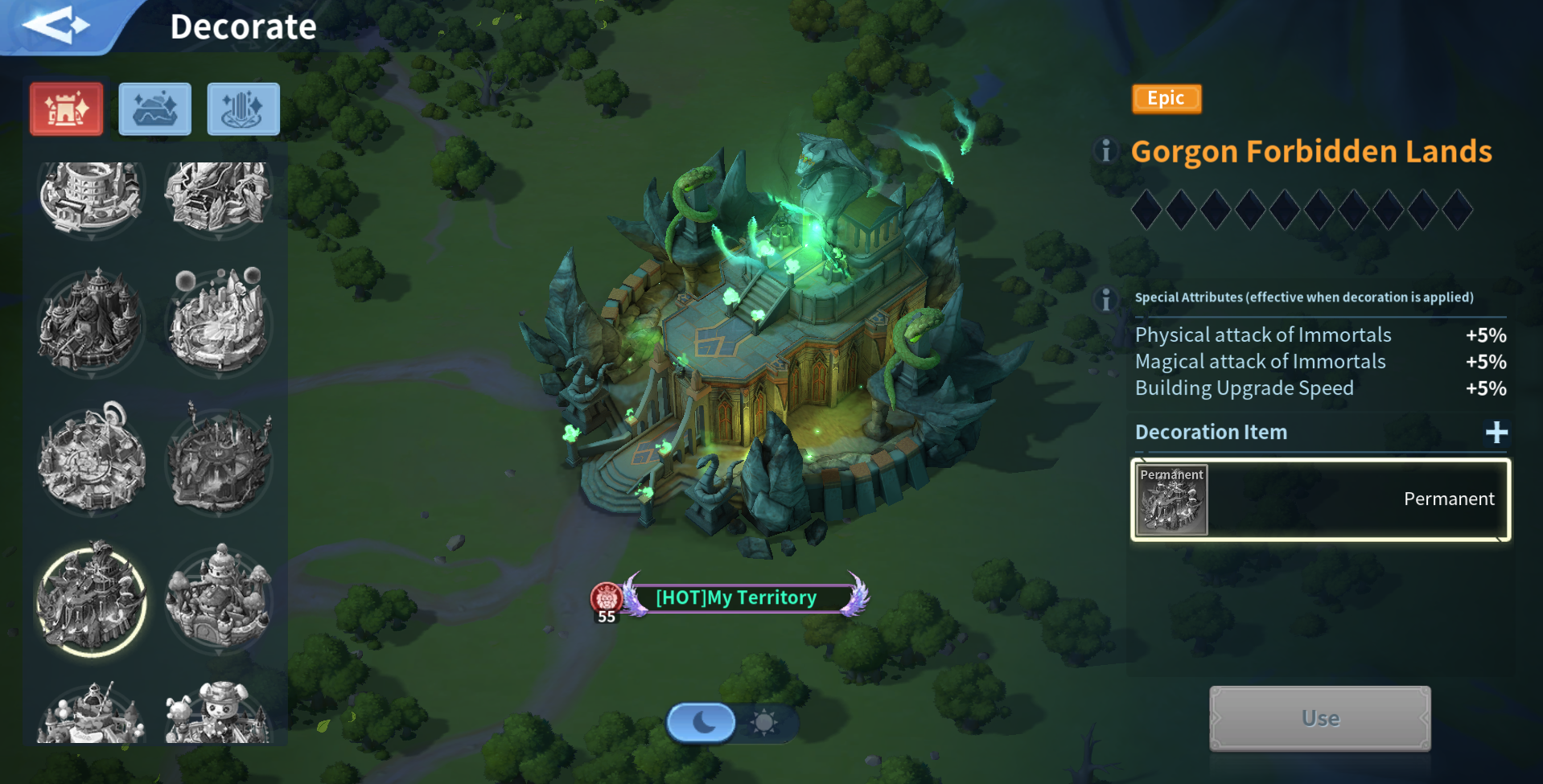
Task: Select the castle thumbnail with floating orbs
Action: [218, 322]
